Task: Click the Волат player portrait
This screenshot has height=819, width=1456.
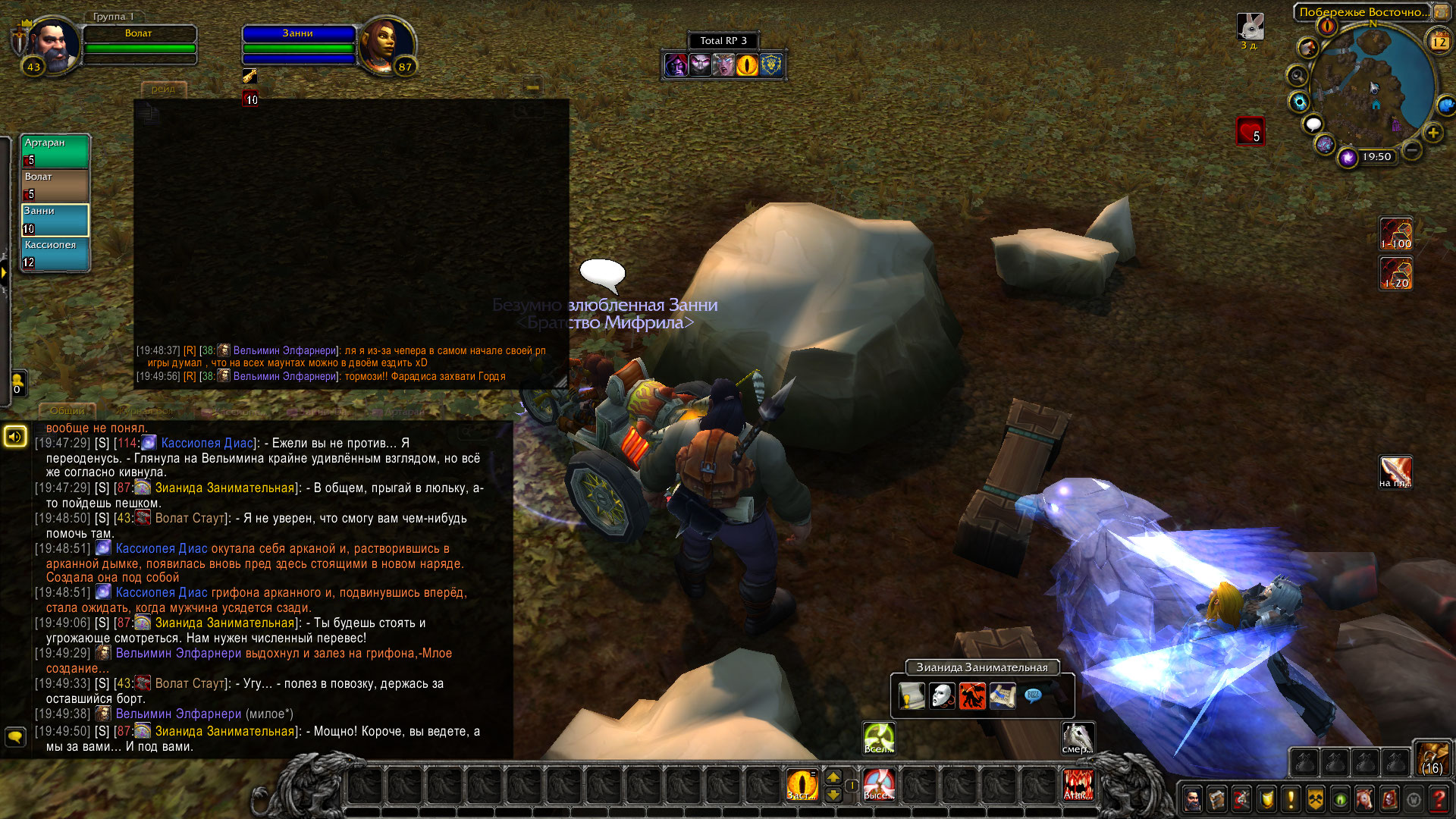Action: pos(53,44)
